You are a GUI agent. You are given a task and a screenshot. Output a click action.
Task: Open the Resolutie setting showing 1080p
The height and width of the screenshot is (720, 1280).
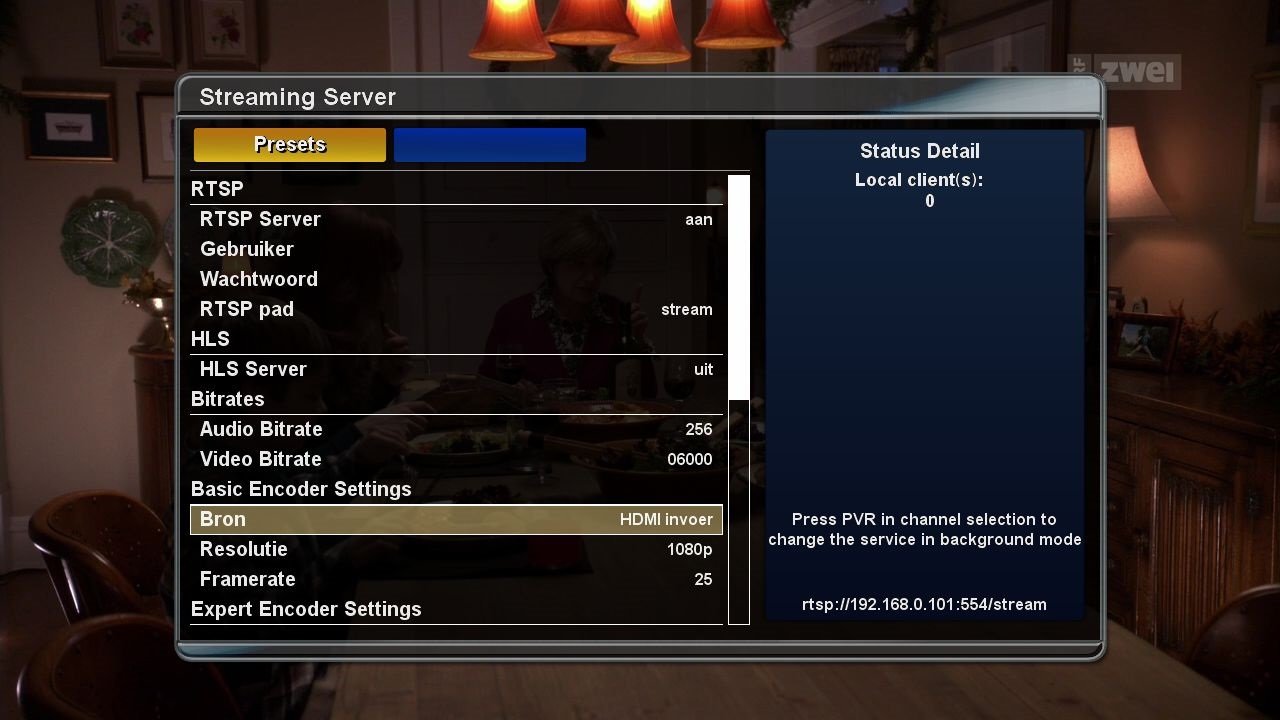[x=456, y=549]
